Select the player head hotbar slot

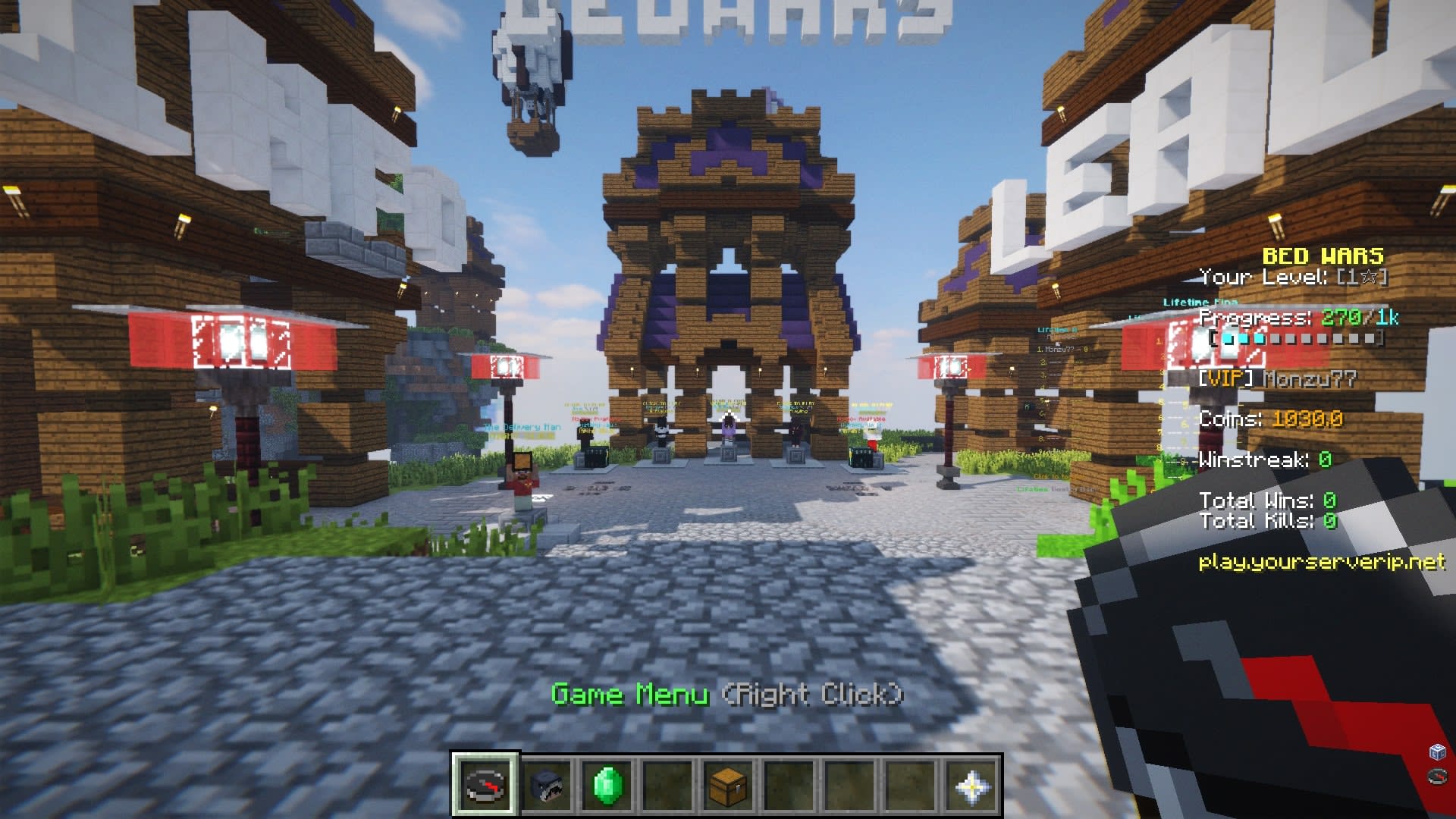(x=546, y=785)
